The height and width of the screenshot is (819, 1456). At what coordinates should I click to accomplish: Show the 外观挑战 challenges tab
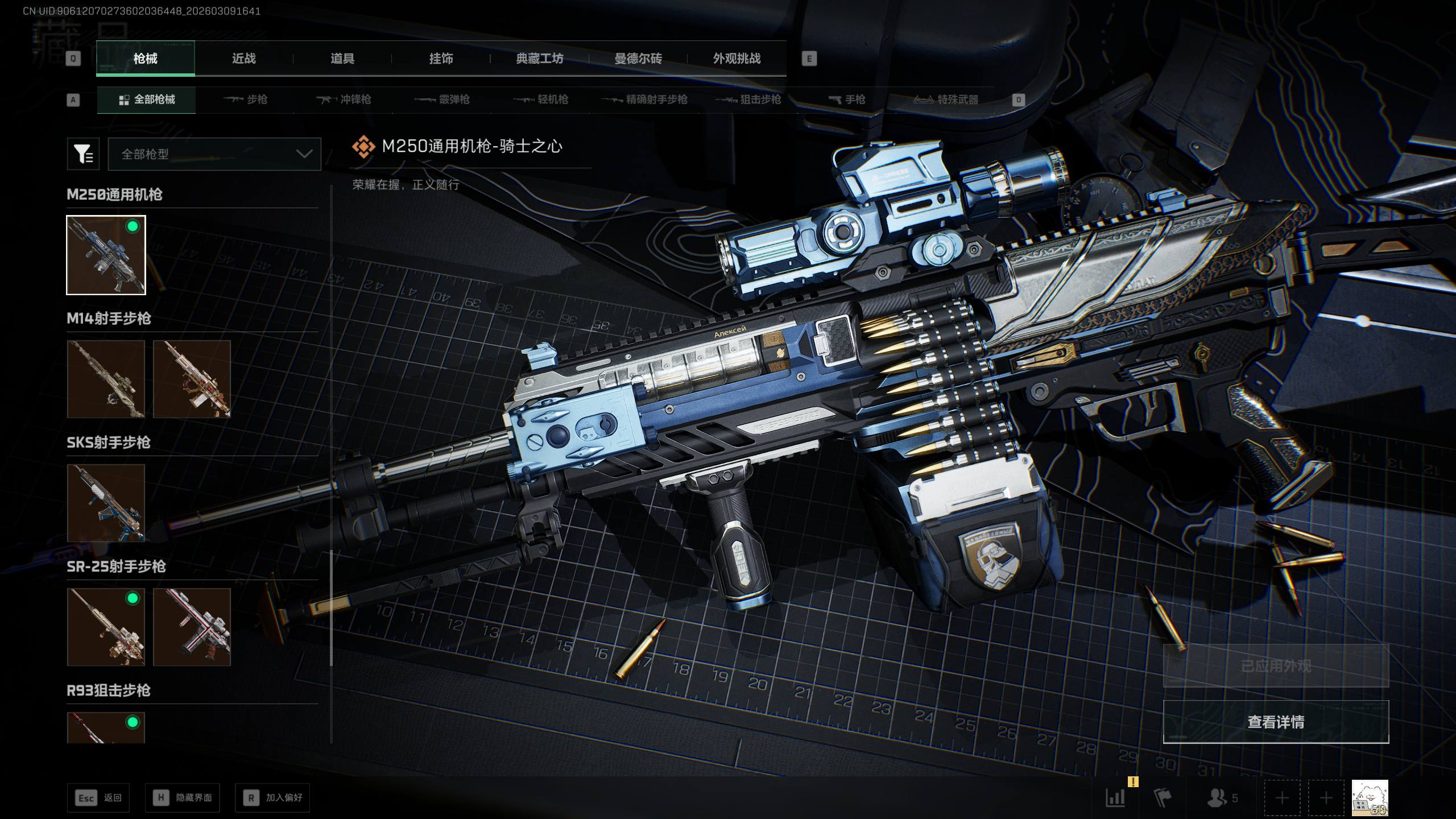coord(737,59)
